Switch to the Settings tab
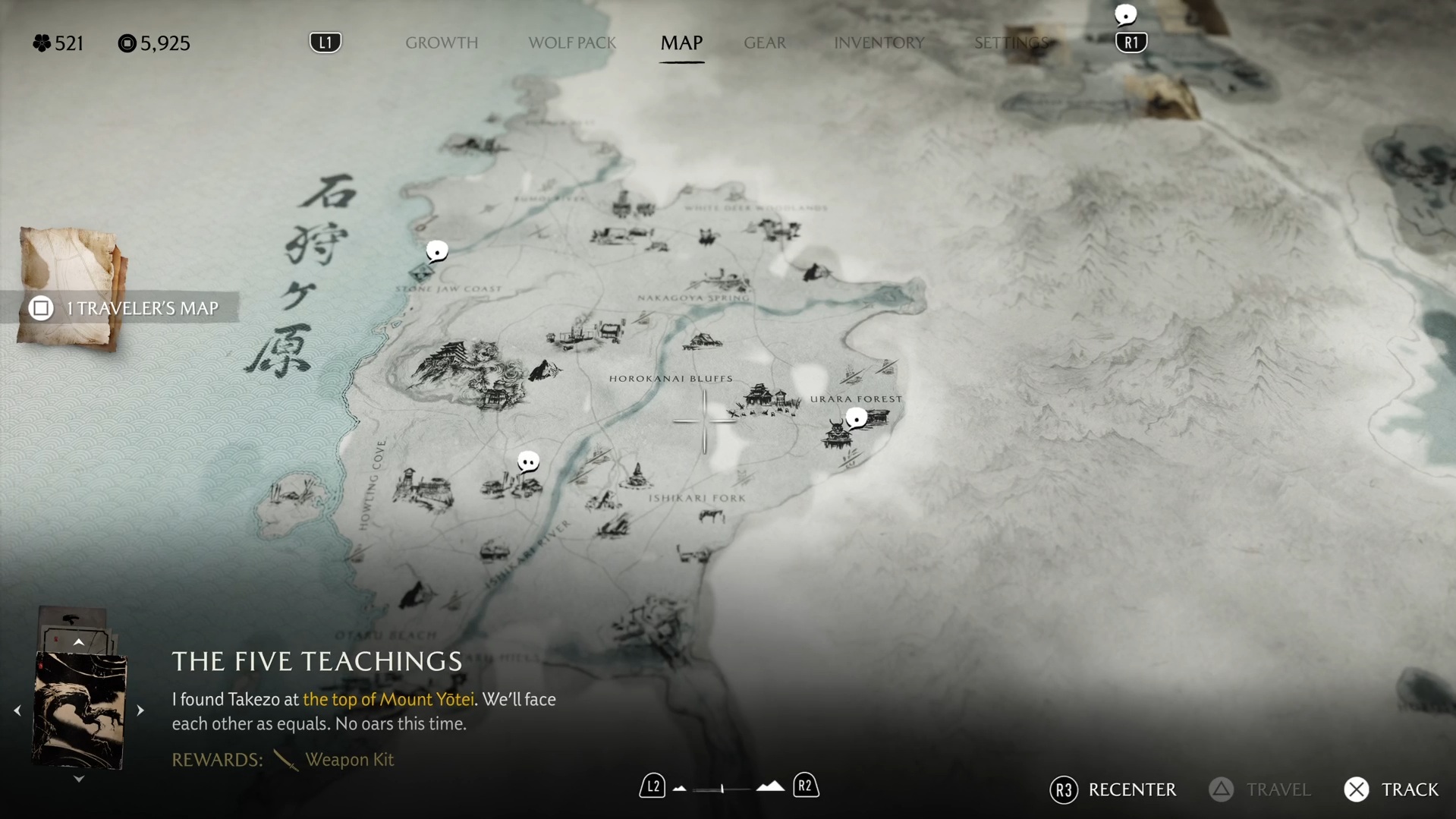This screenshot has height=819, width=1456. (x=1011, y=43)
